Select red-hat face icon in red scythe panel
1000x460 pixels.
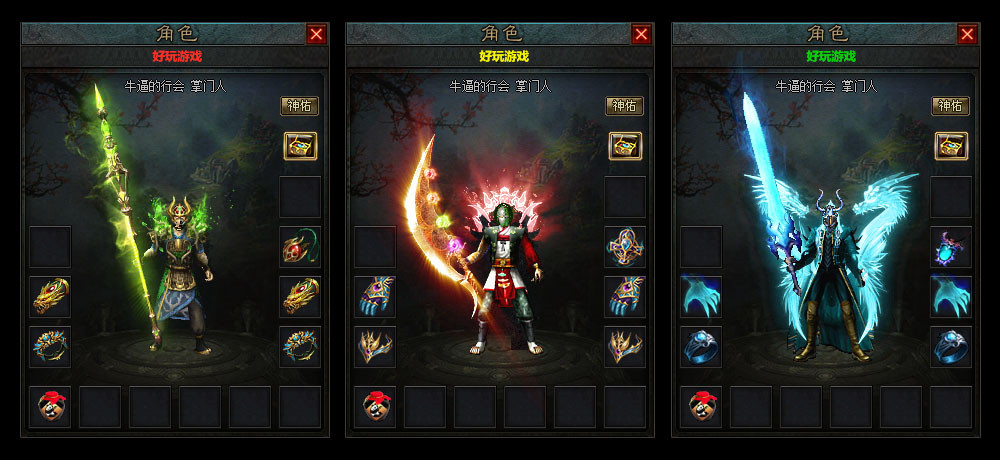pos(375,406)
